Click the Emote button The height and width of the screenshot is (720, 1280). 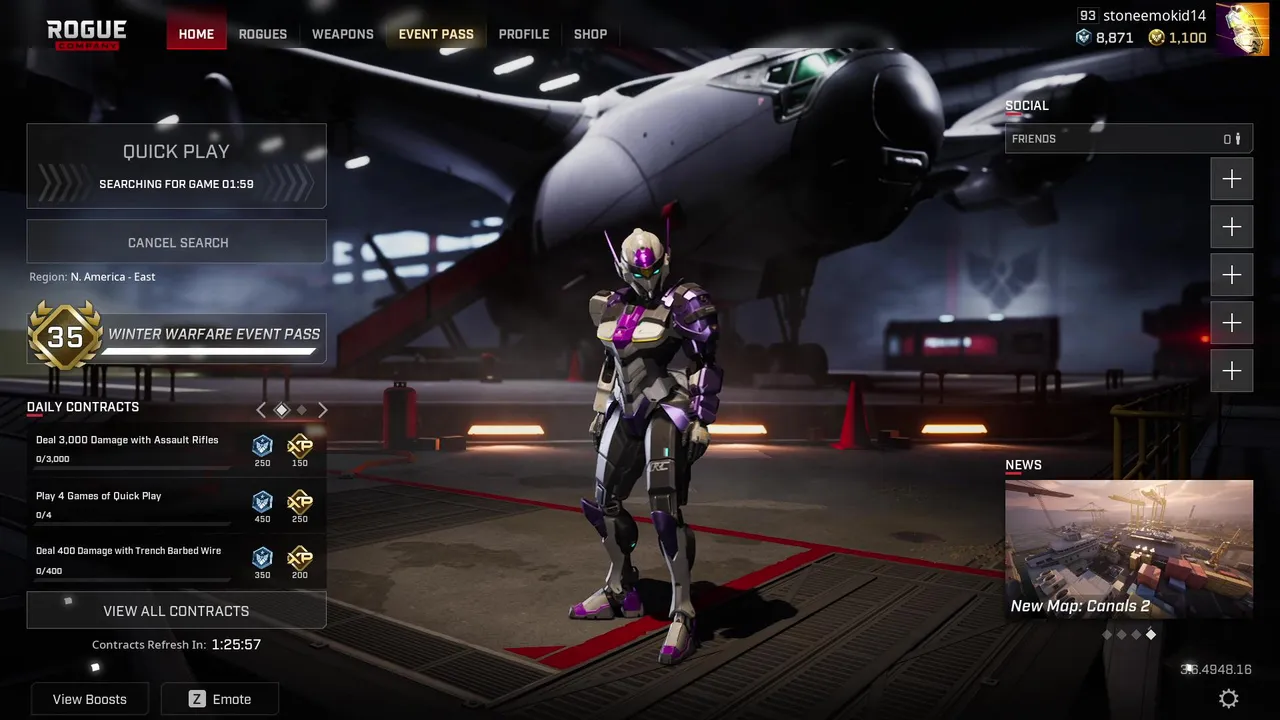(220, 699)
